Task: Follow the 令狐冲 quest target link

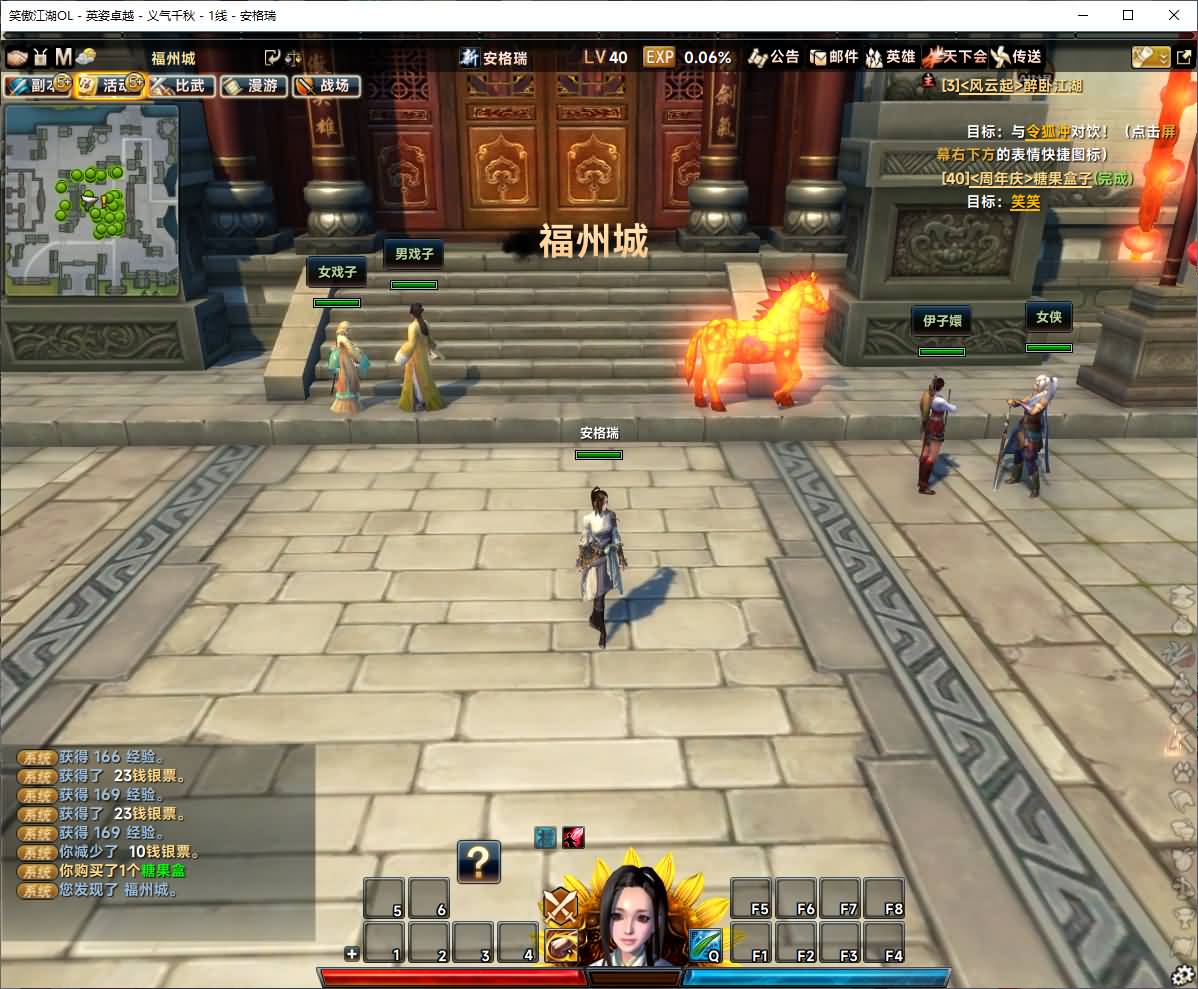Action: 1047,131
